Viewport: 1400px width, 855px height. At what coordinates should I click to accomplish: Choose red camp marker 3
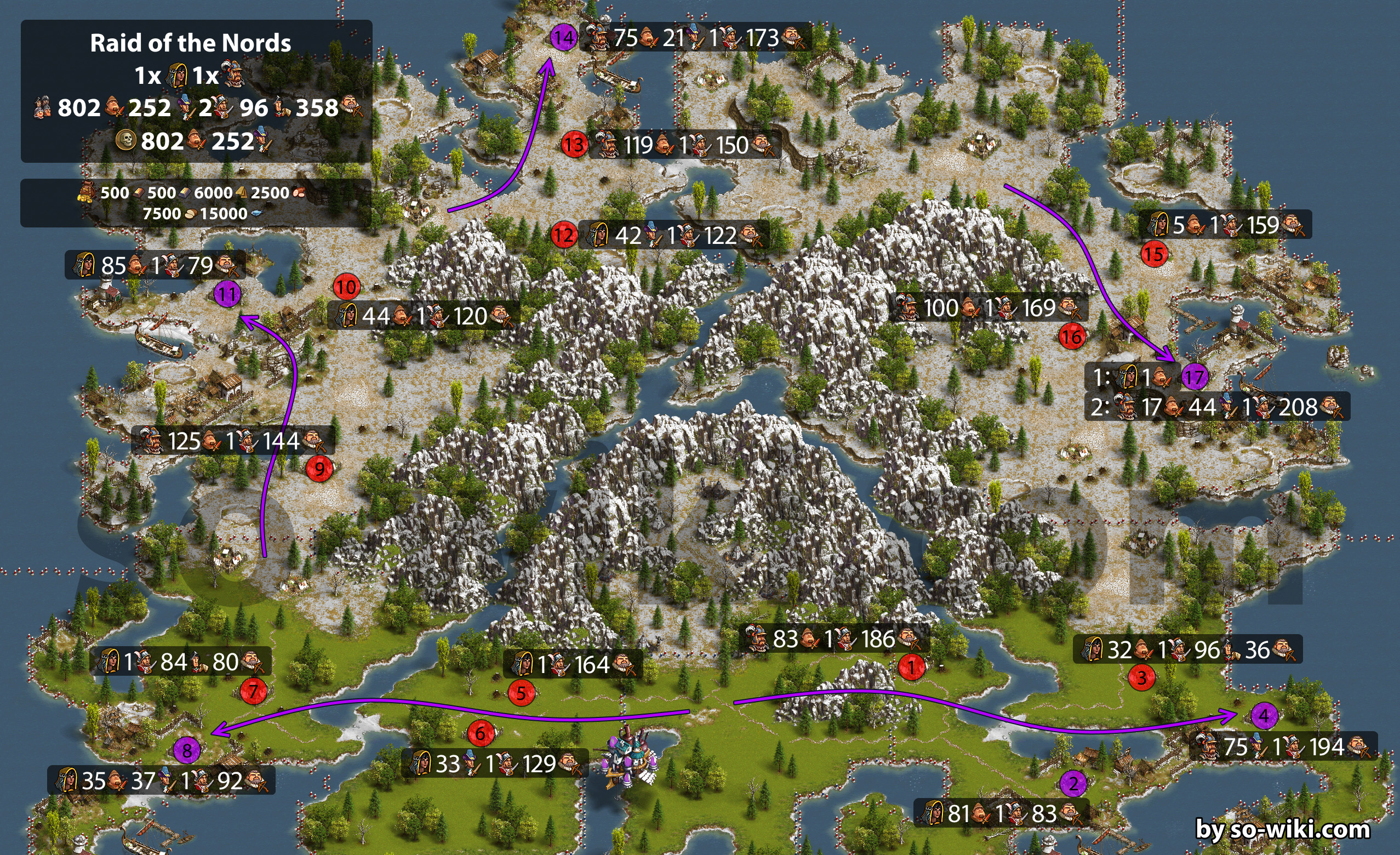pyautogui.click(x=1141, y=677)
